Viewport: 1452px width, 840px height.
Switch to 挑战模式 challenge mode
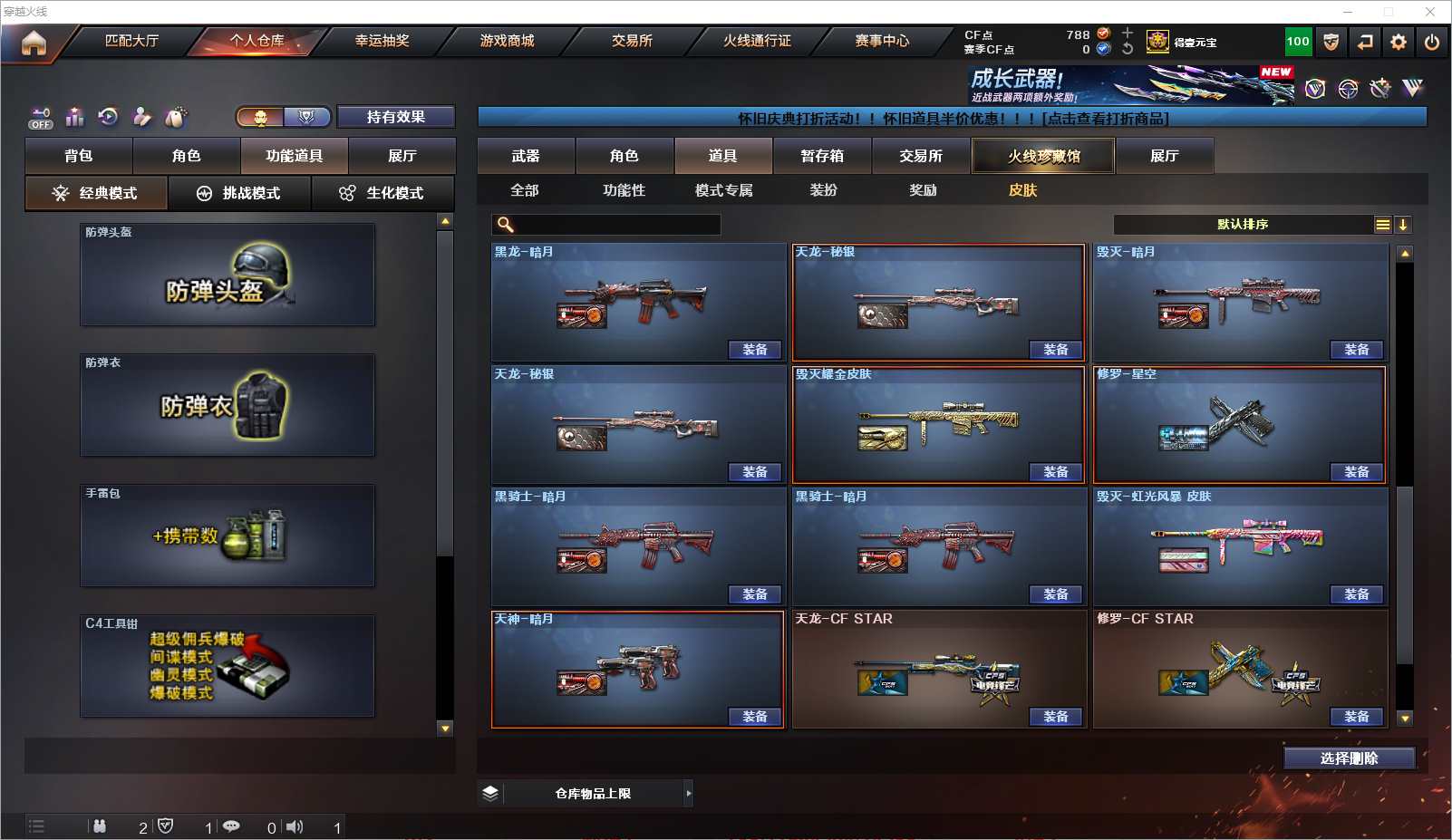point(240,193)
